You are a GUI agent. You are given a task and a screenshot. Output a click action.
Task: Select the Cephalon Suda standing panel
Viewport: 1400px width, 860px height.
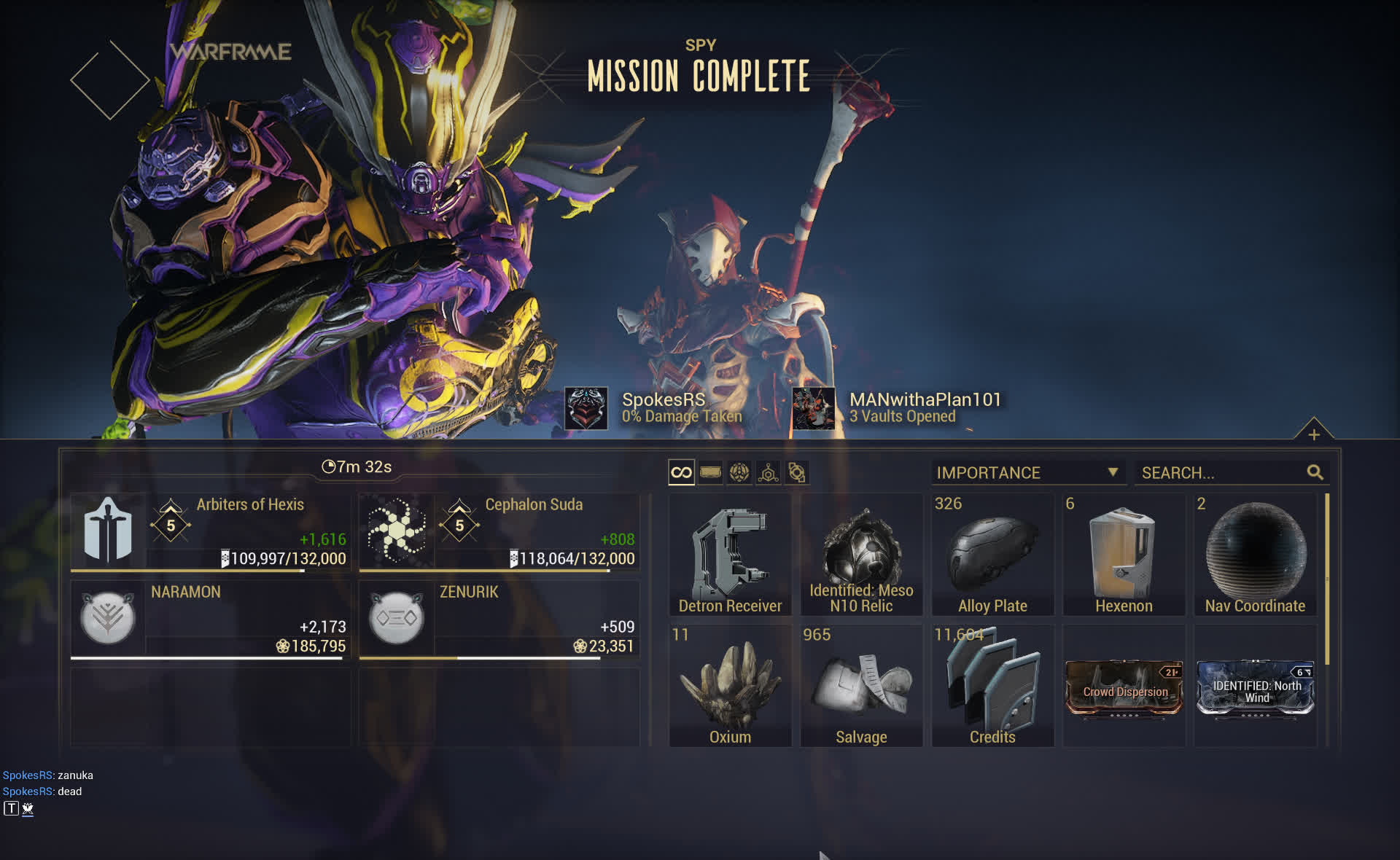click(499, 533)
